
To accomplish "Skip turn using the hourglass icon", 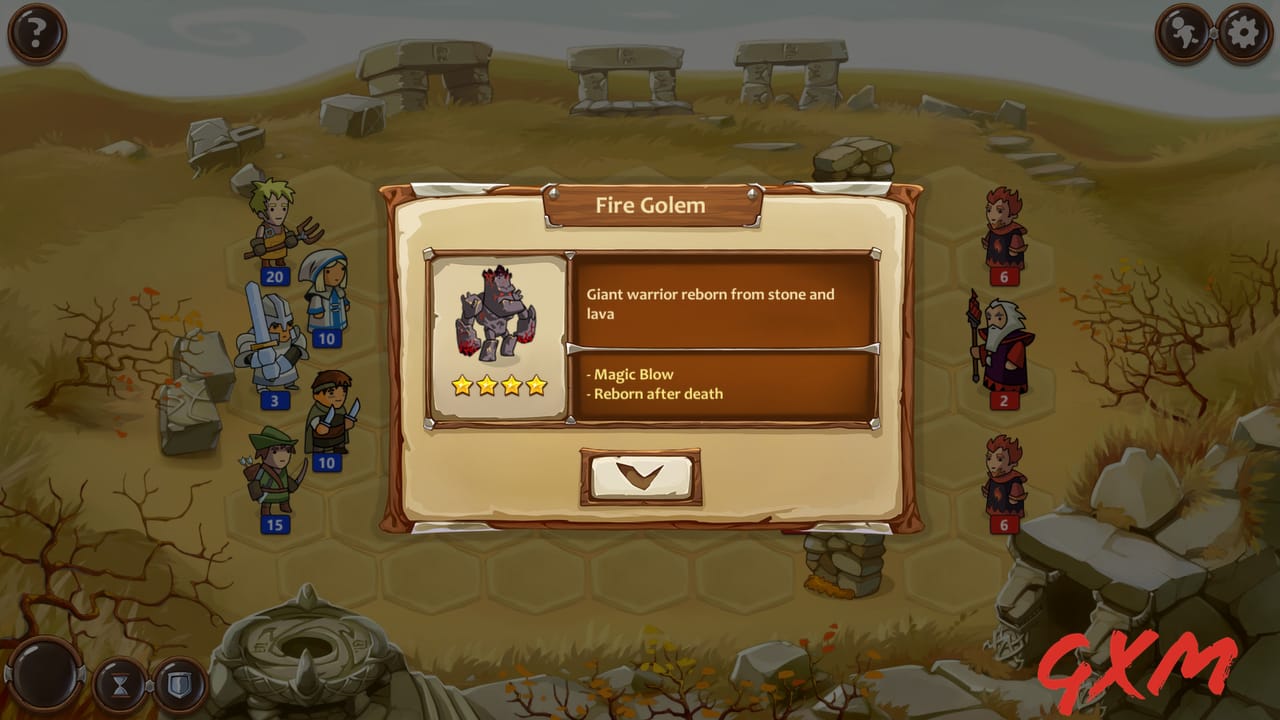I will (x=119, y=685).
